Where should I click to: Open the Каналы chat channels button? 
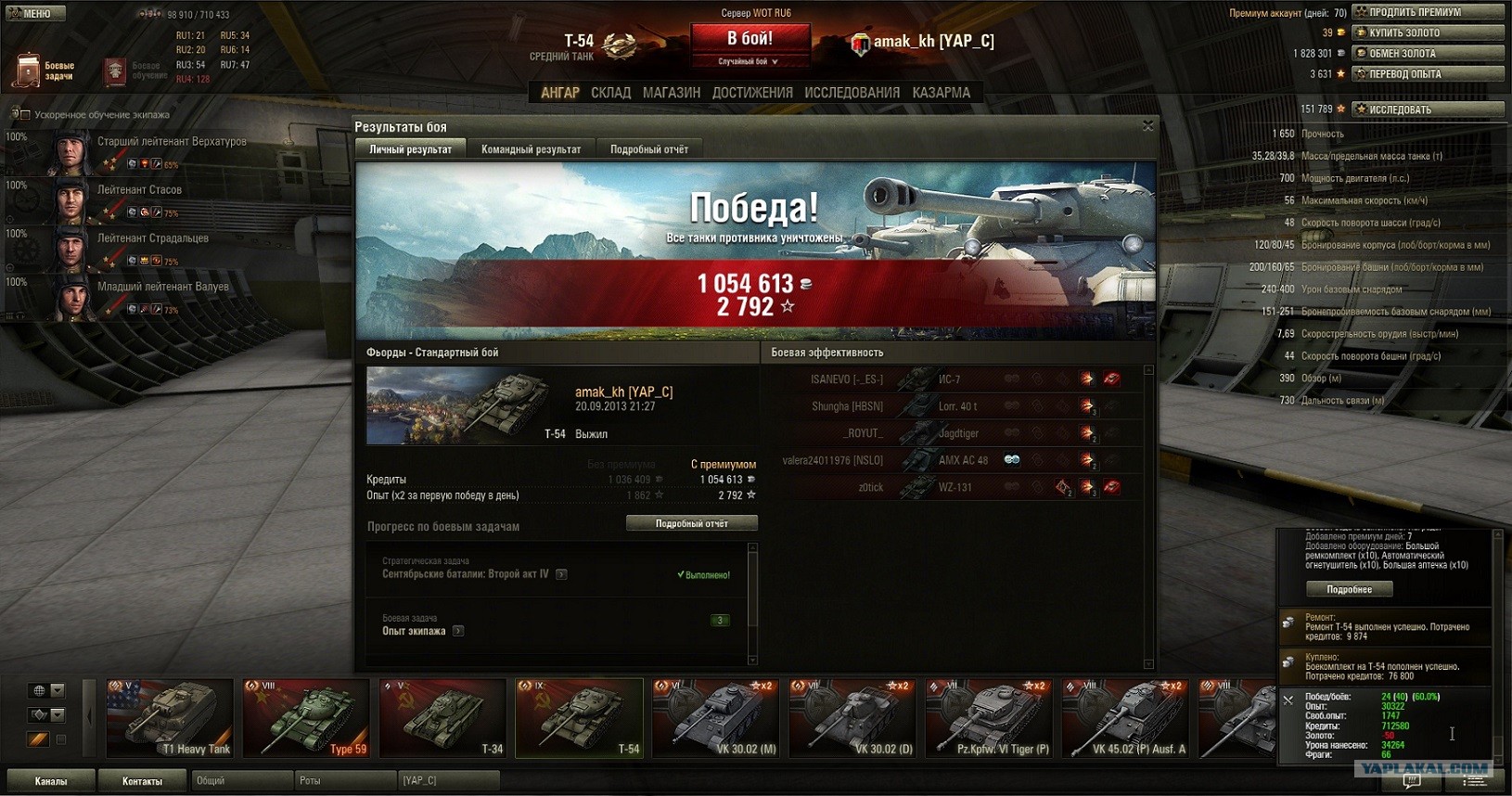[51, 781]
